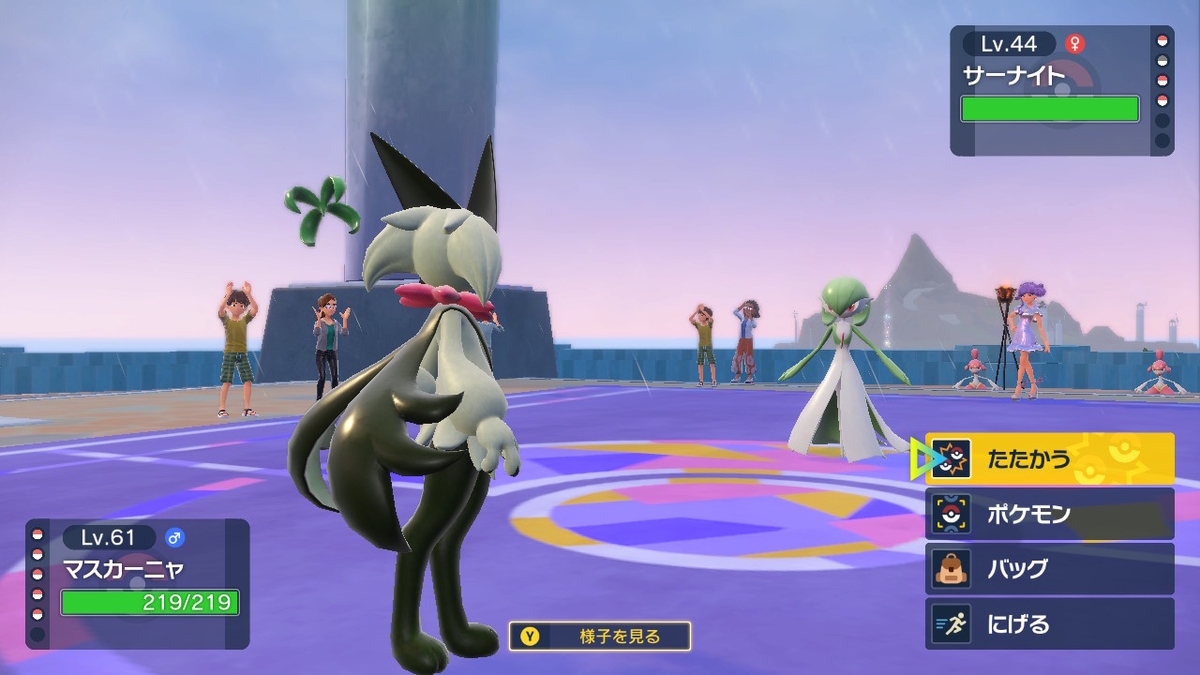Select たたかう (Fight) command
This screenshot has height=675, width=1200.
(1049, 459)
